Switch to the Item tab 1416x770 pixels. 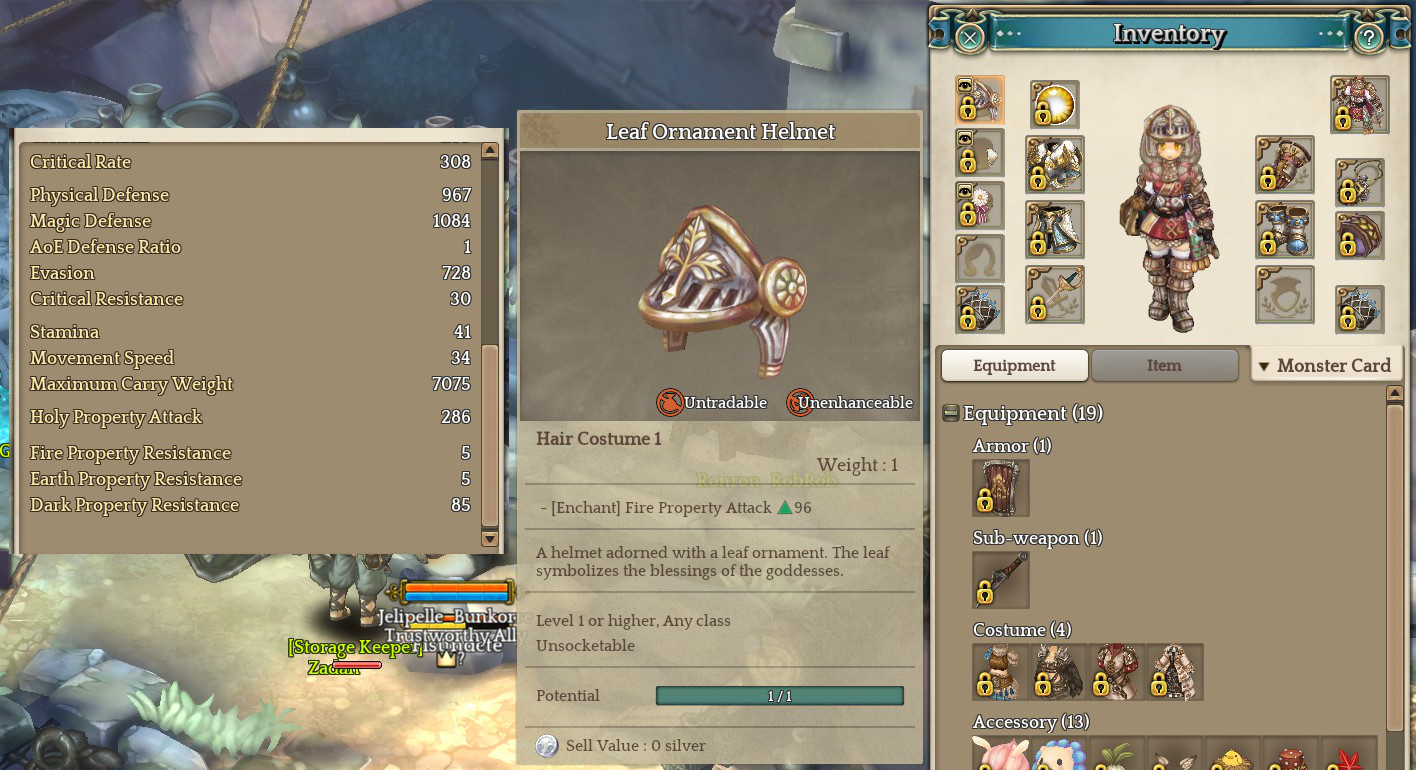tap(1164, 365)
